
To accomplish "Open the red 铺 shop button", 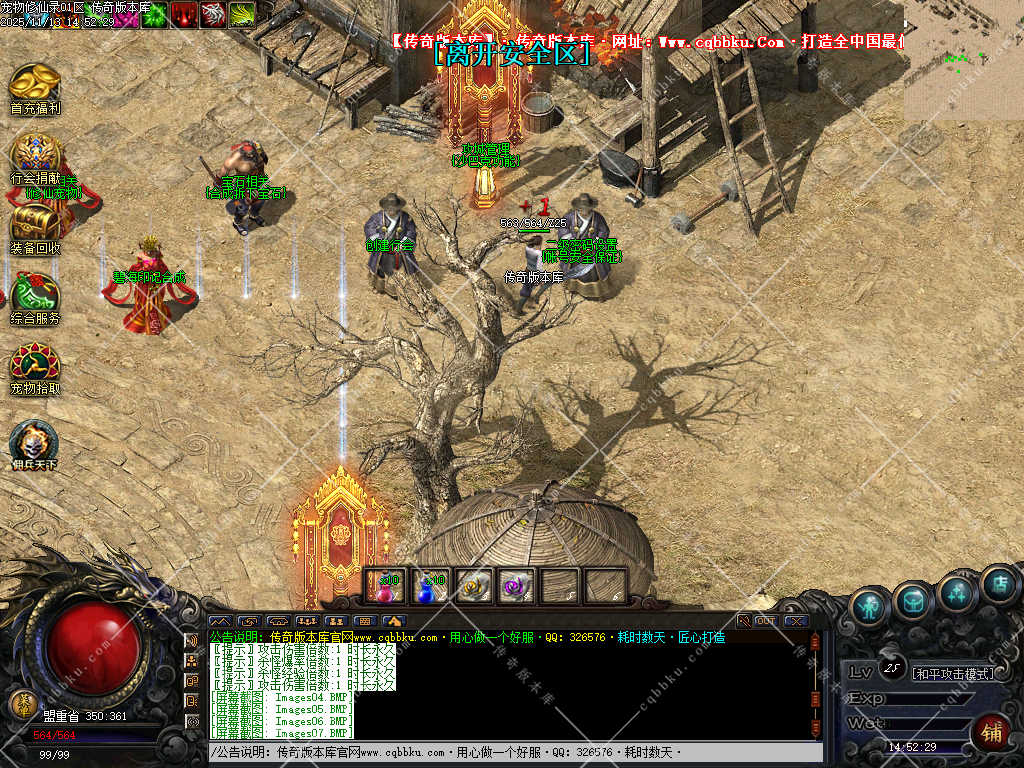I will (992, 732).
